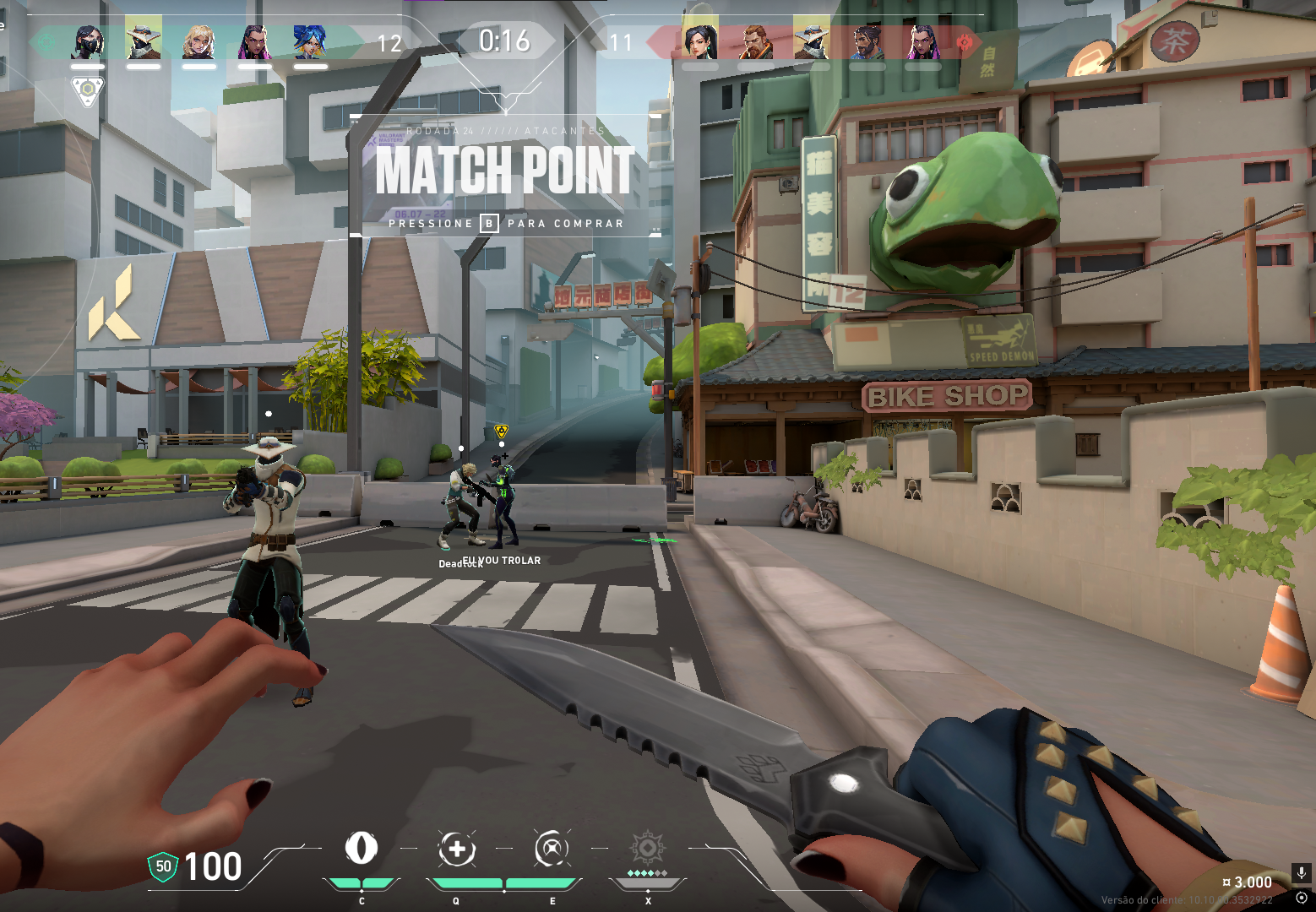Pick the allied Reyna portrait on green team
1316x912 pixels.
pyautogui.click(x=254, y=41)
